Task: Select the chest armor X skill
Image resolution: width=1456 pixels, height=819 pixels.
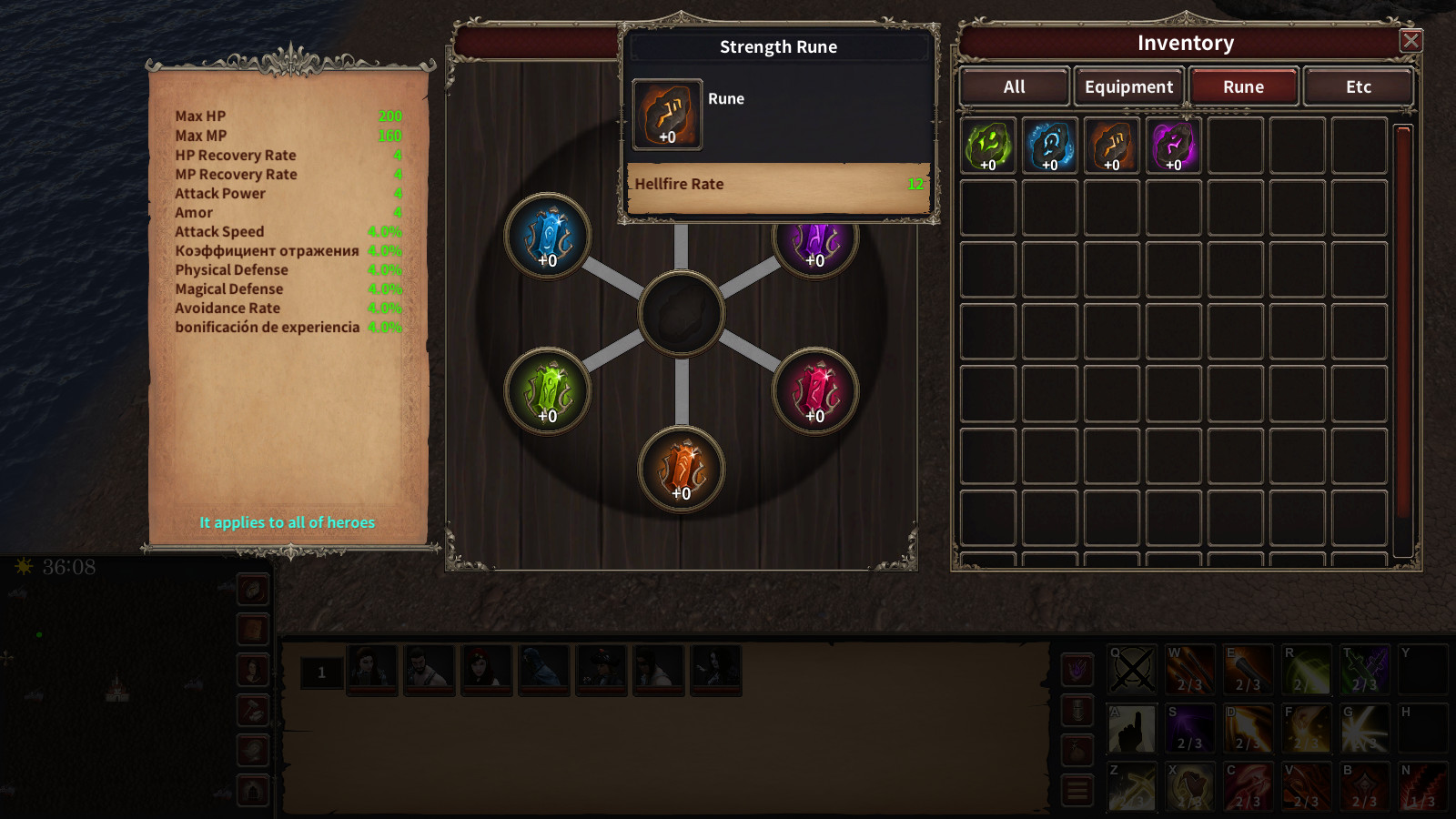Action: (1190, 785)
